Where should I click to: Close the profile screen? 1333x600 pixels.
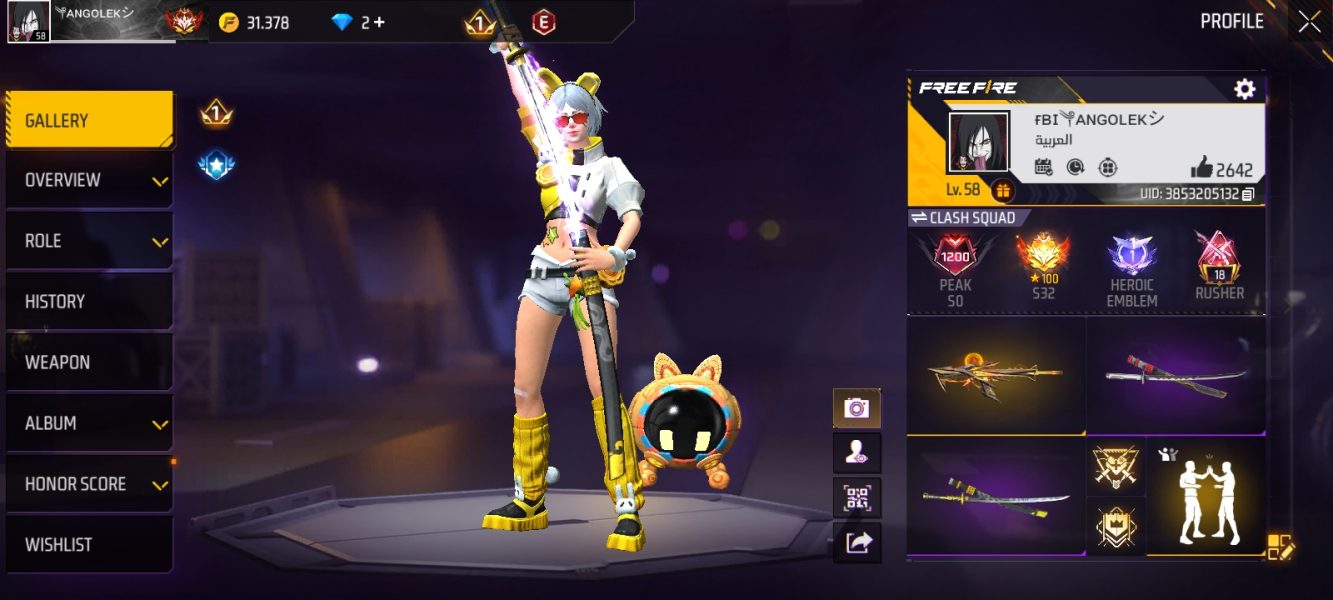coord(1309,22)
